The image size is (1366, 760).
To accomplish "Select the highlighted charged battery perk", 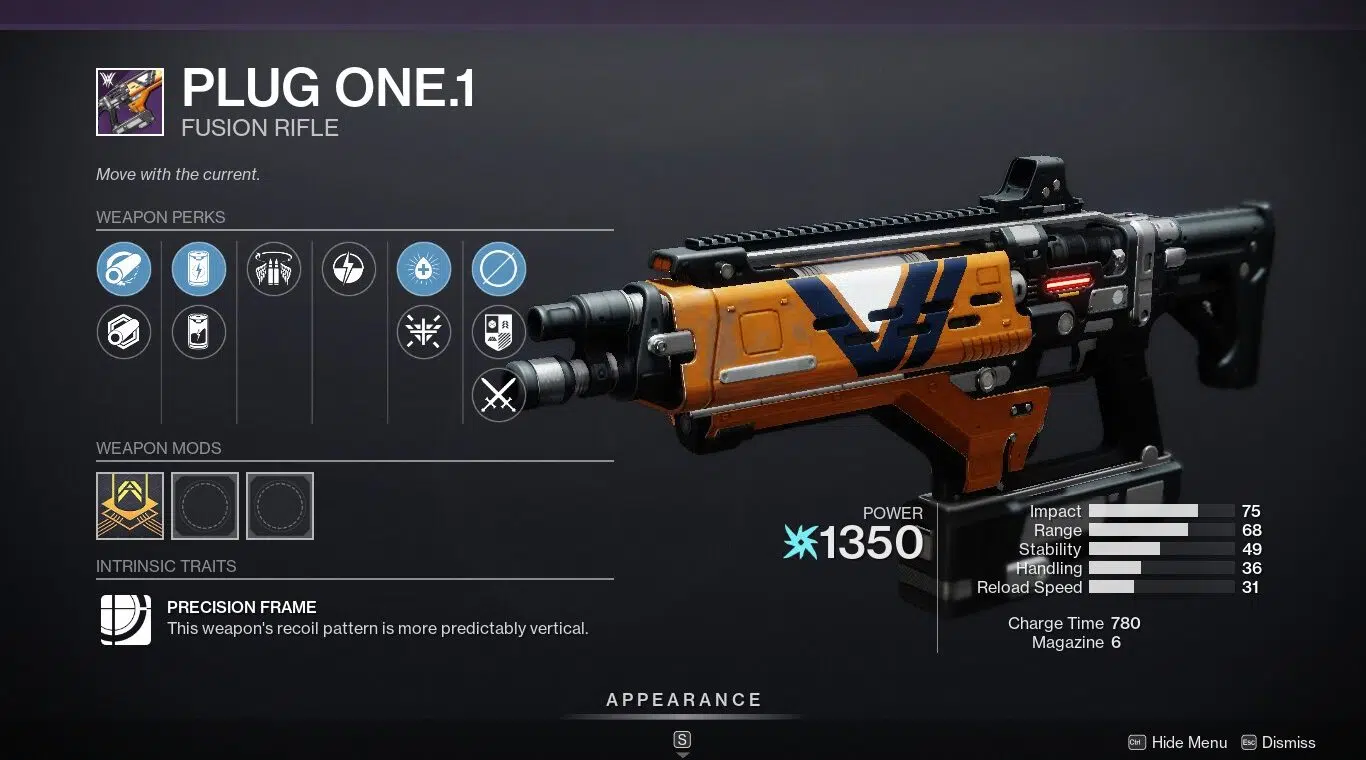I will coord(199,269).
